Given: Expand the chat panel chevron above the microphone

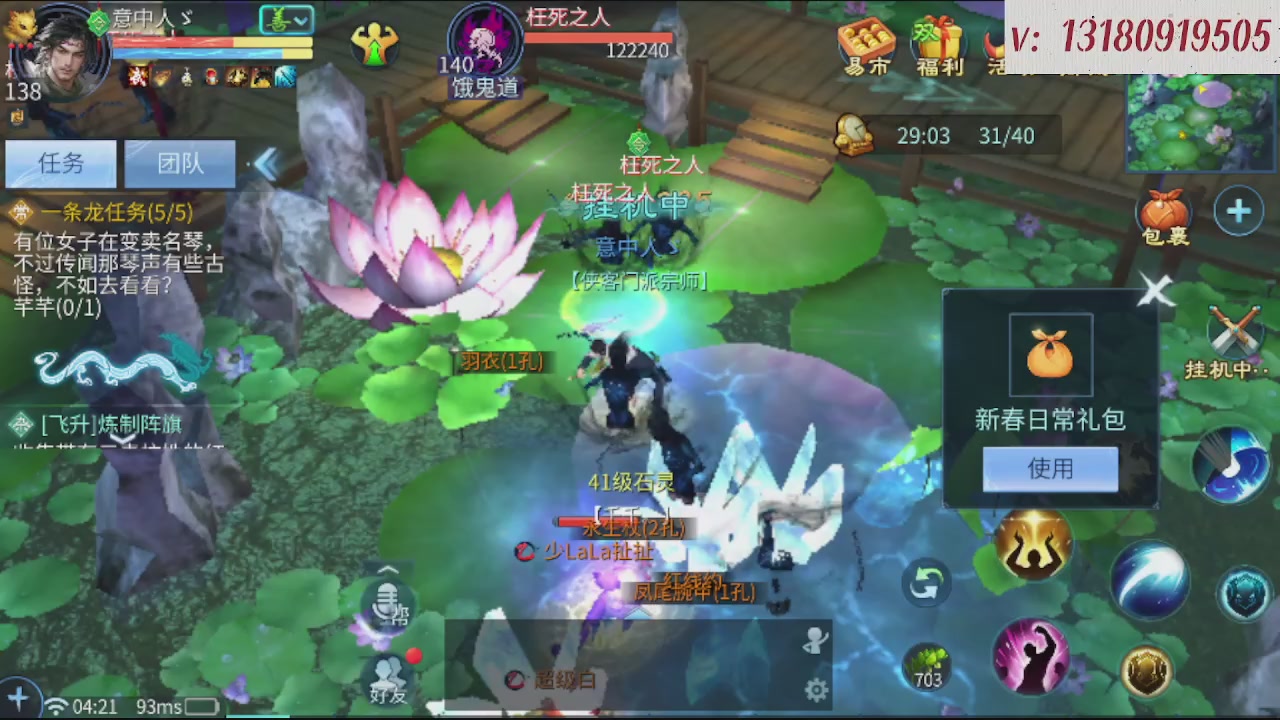Looking at the screenshot, I should (386, 570).
